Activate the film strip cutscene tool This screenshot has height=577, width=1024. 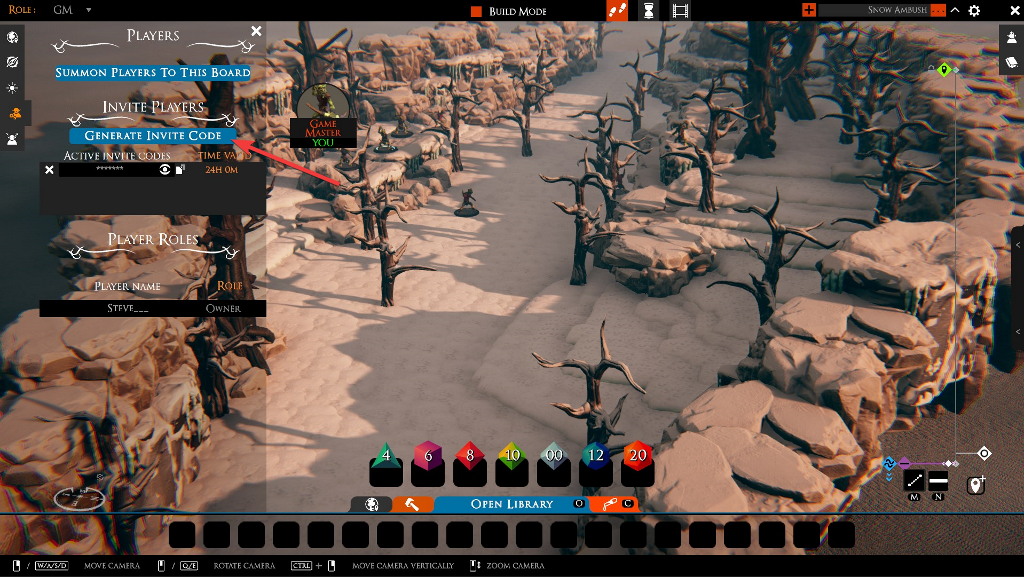(681, 11)
